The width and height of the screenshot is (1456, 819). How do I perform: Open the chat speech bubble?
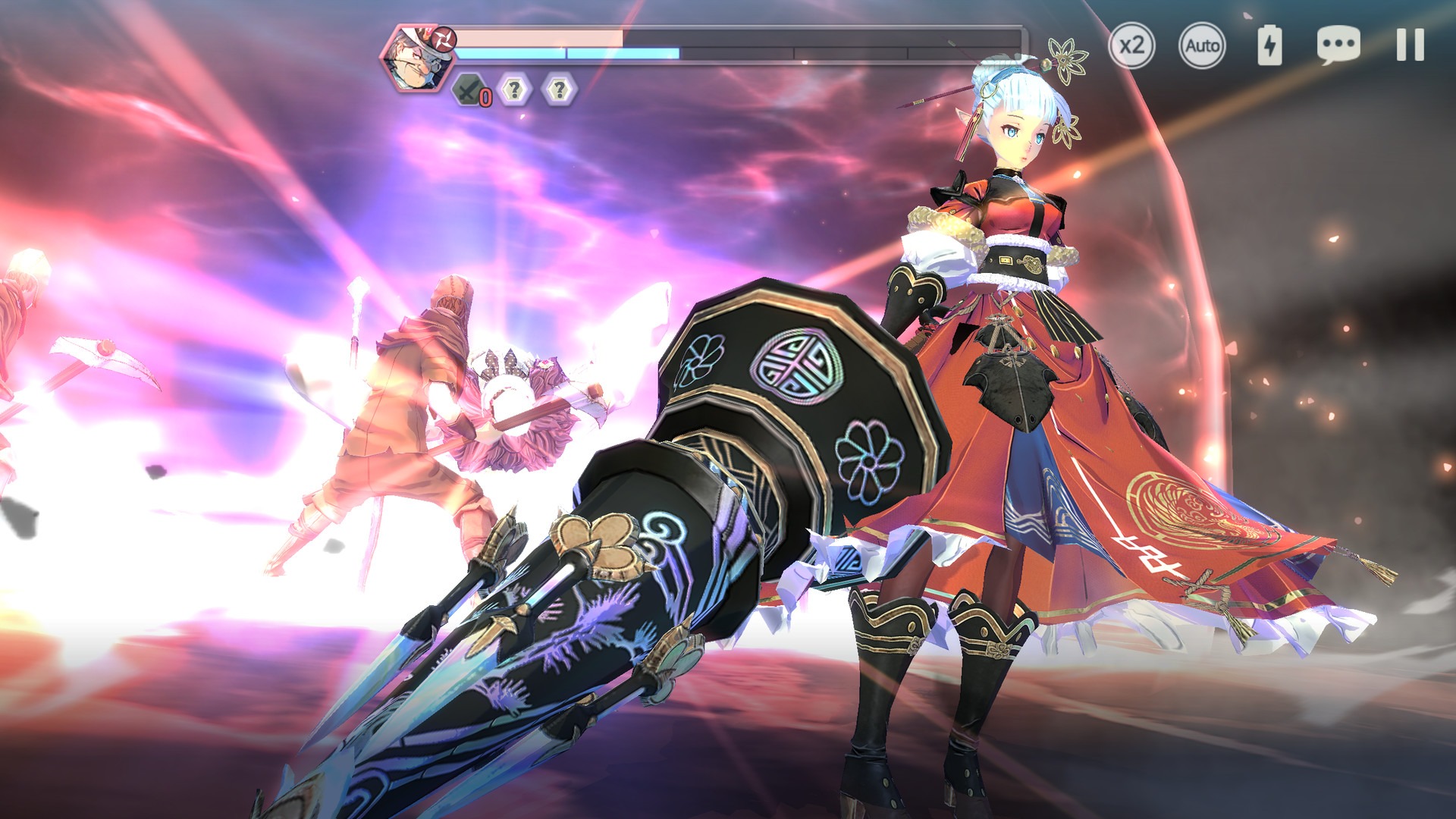coord(1338,45)
